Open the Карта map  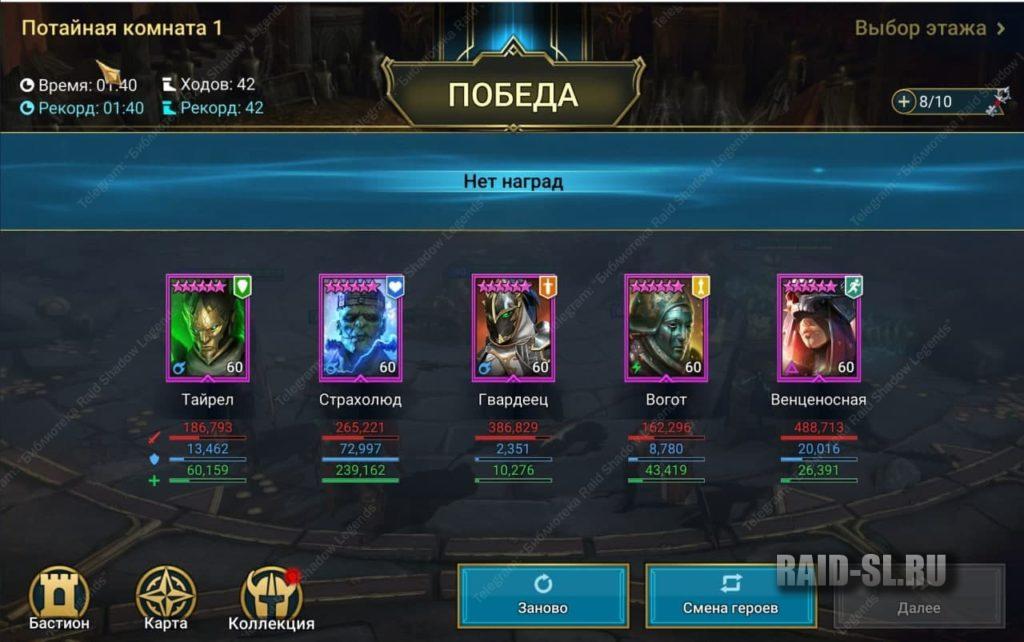pyautogui.click(x=165, y=598)
